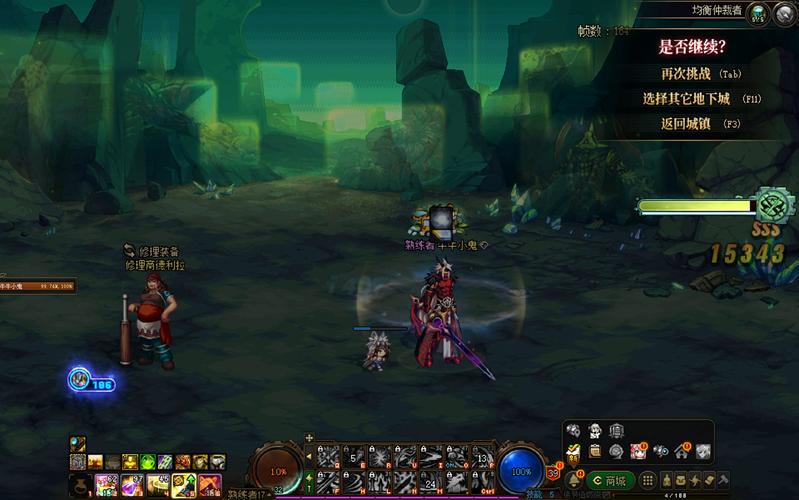Click the skull icon in the menu panel
The image size is (799, 500).
tap(574, 431)
